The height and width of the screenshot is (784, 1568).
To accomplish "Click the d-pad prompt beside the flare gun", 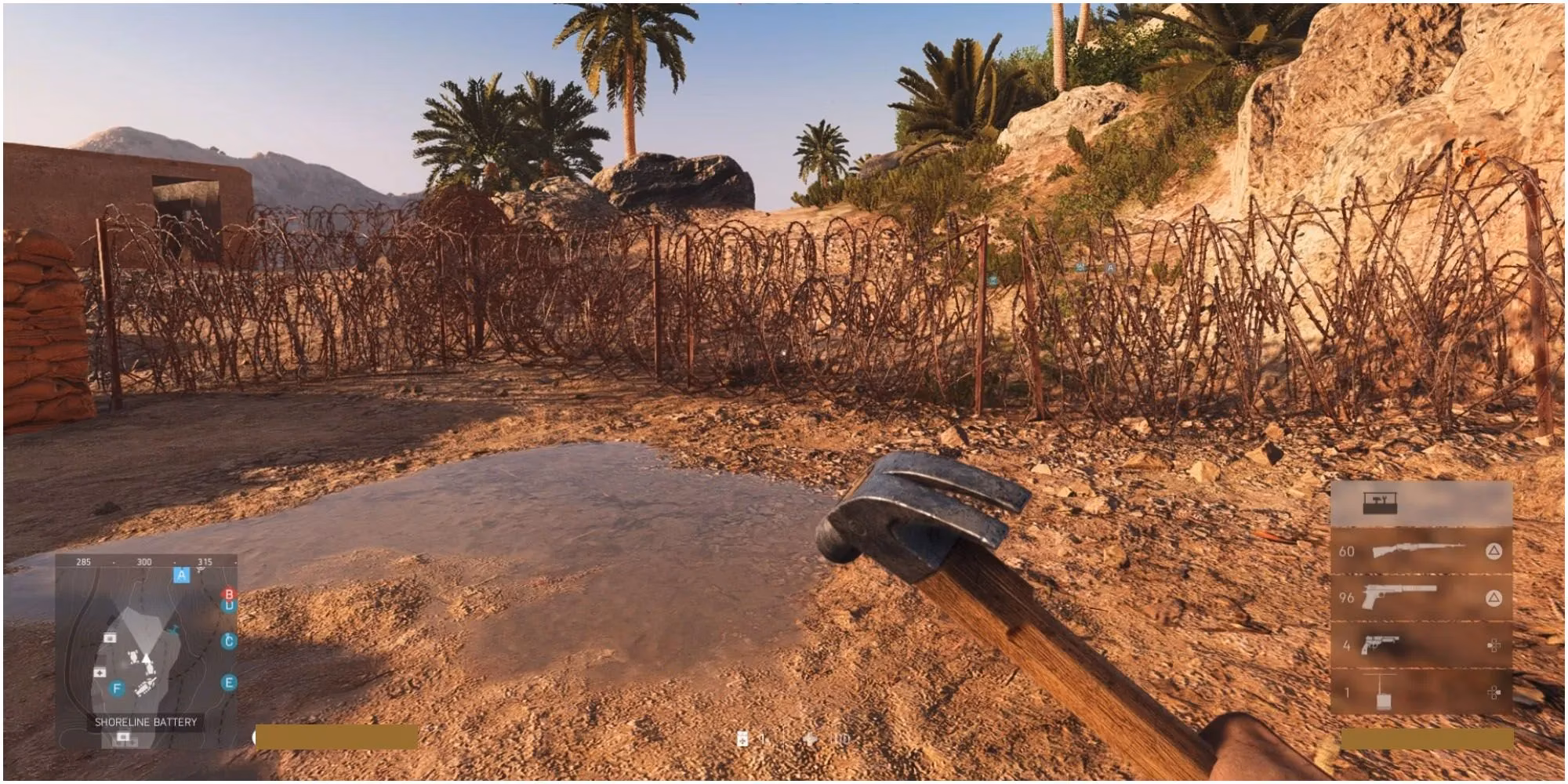I will pyautogui.click(x=1495, y=645).
